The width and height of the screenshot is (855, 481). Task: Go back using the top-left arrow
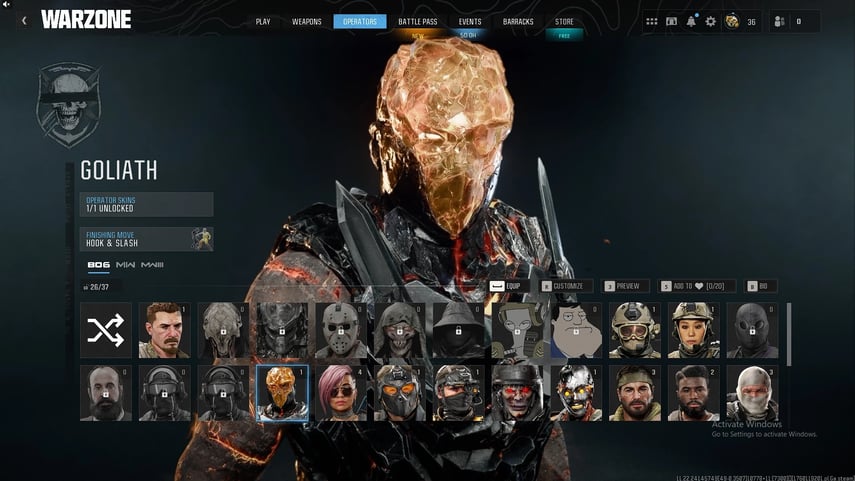click(23, 20)
